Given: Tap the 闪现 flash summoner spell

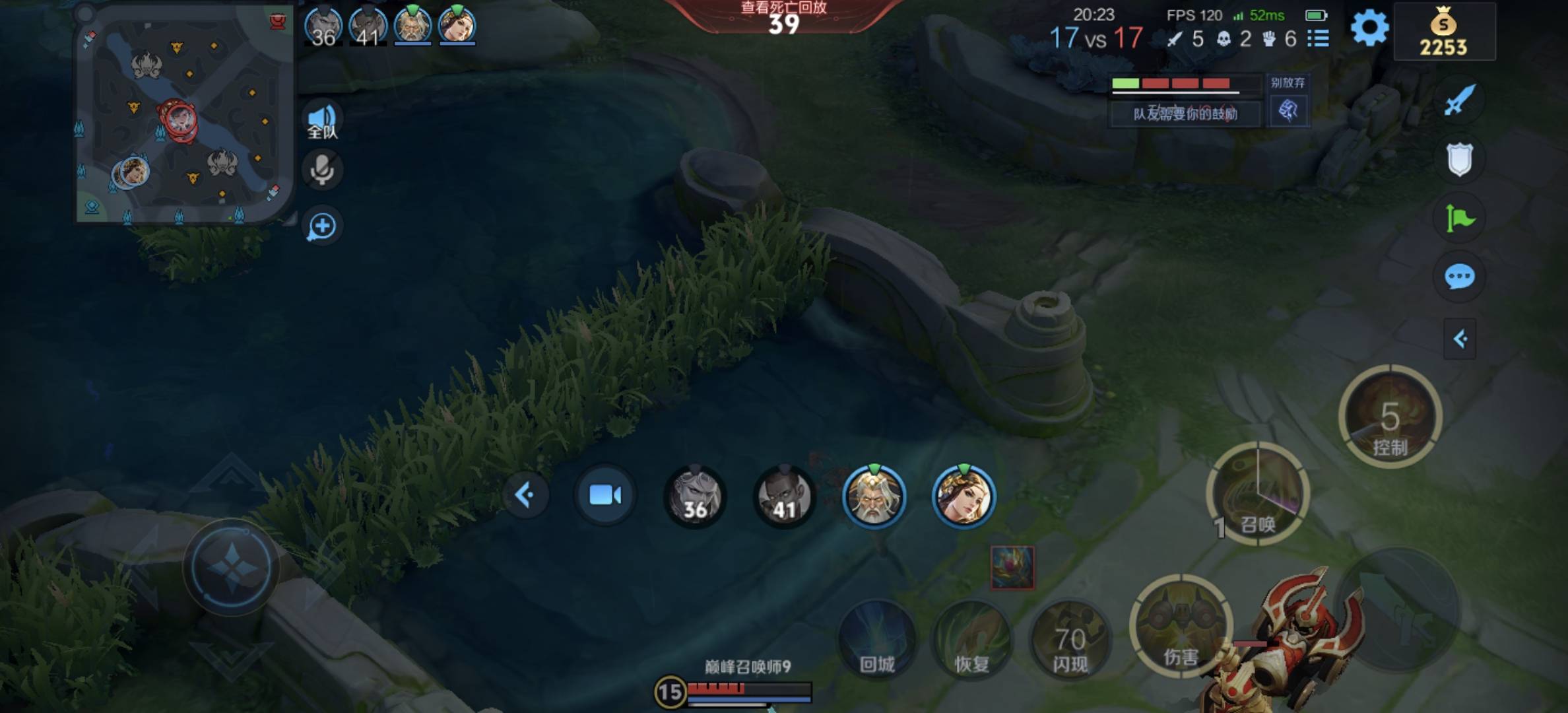Looking at the screenshot, I should click(1070, 639).
